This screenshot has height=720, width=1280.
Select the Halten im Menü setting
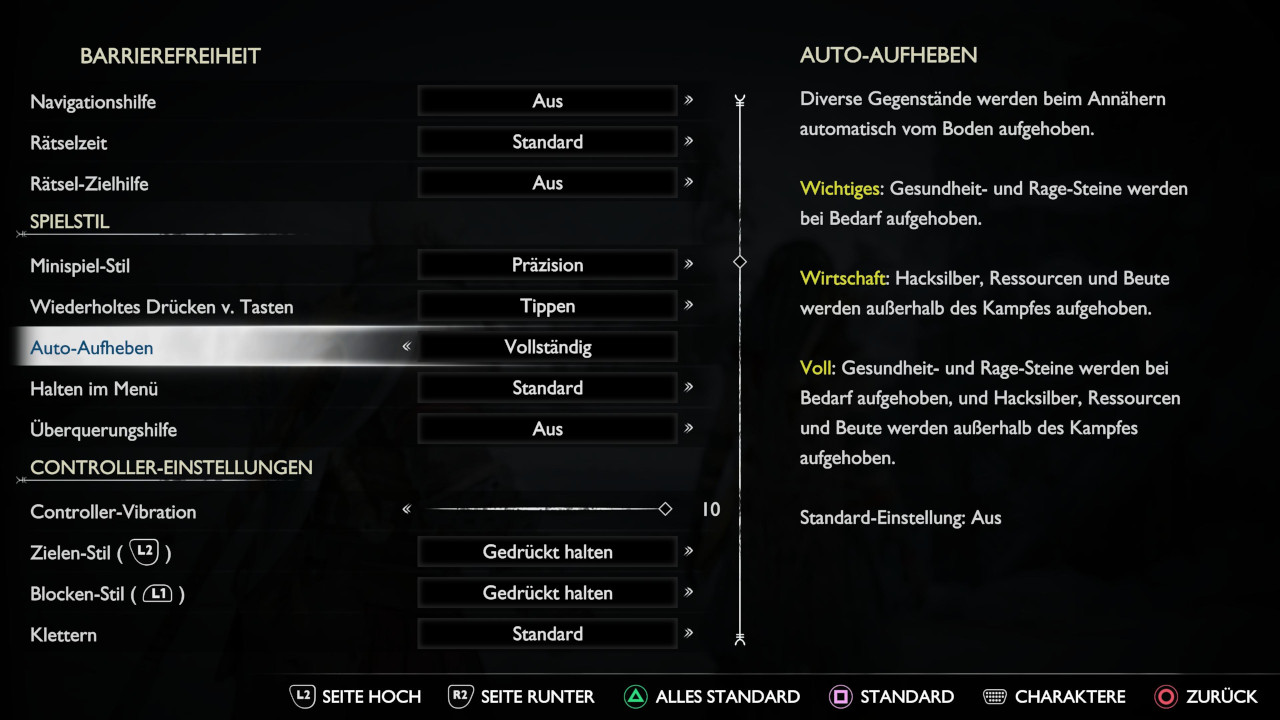pos(94,389)
